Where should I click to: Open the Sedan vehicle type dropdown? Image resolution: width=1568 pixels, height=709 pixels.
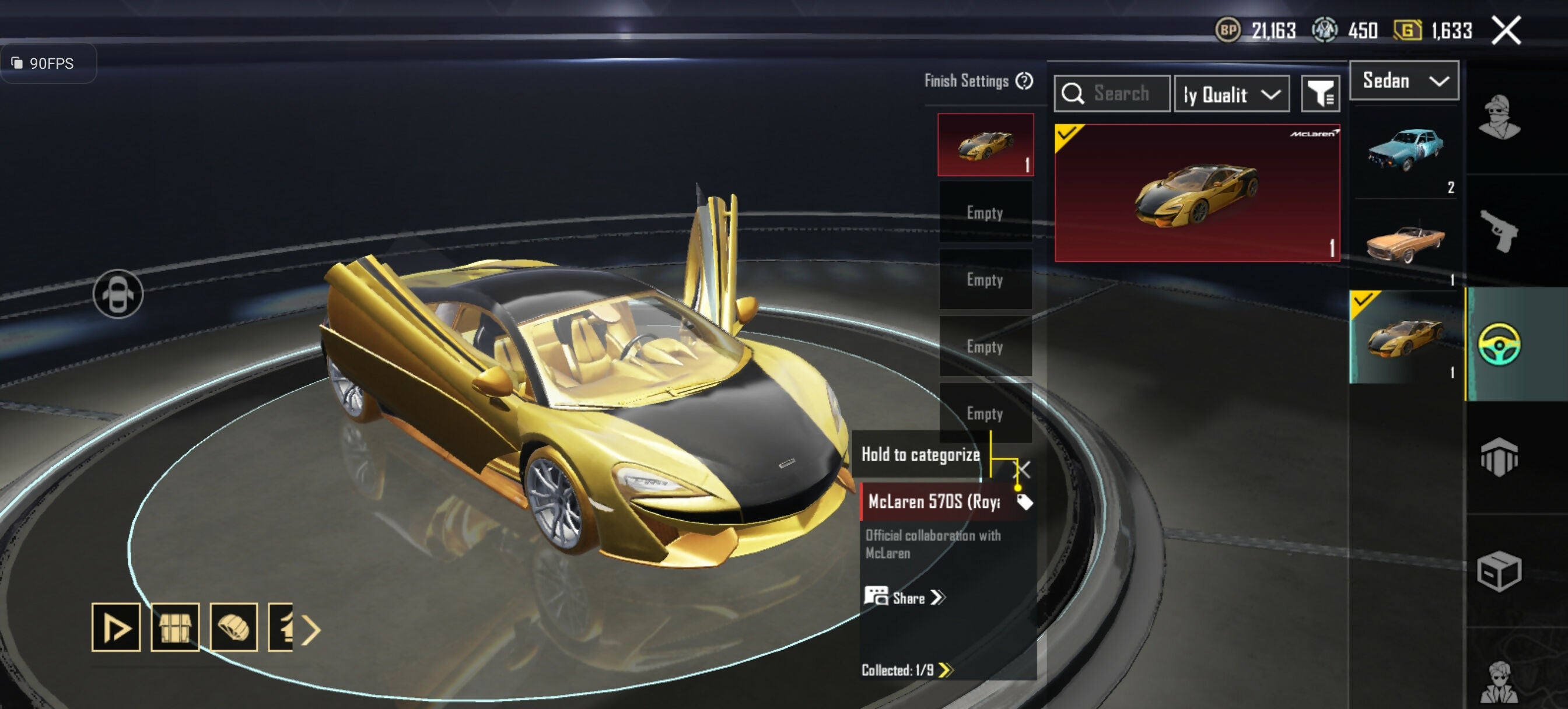(x=1403, y=81)
